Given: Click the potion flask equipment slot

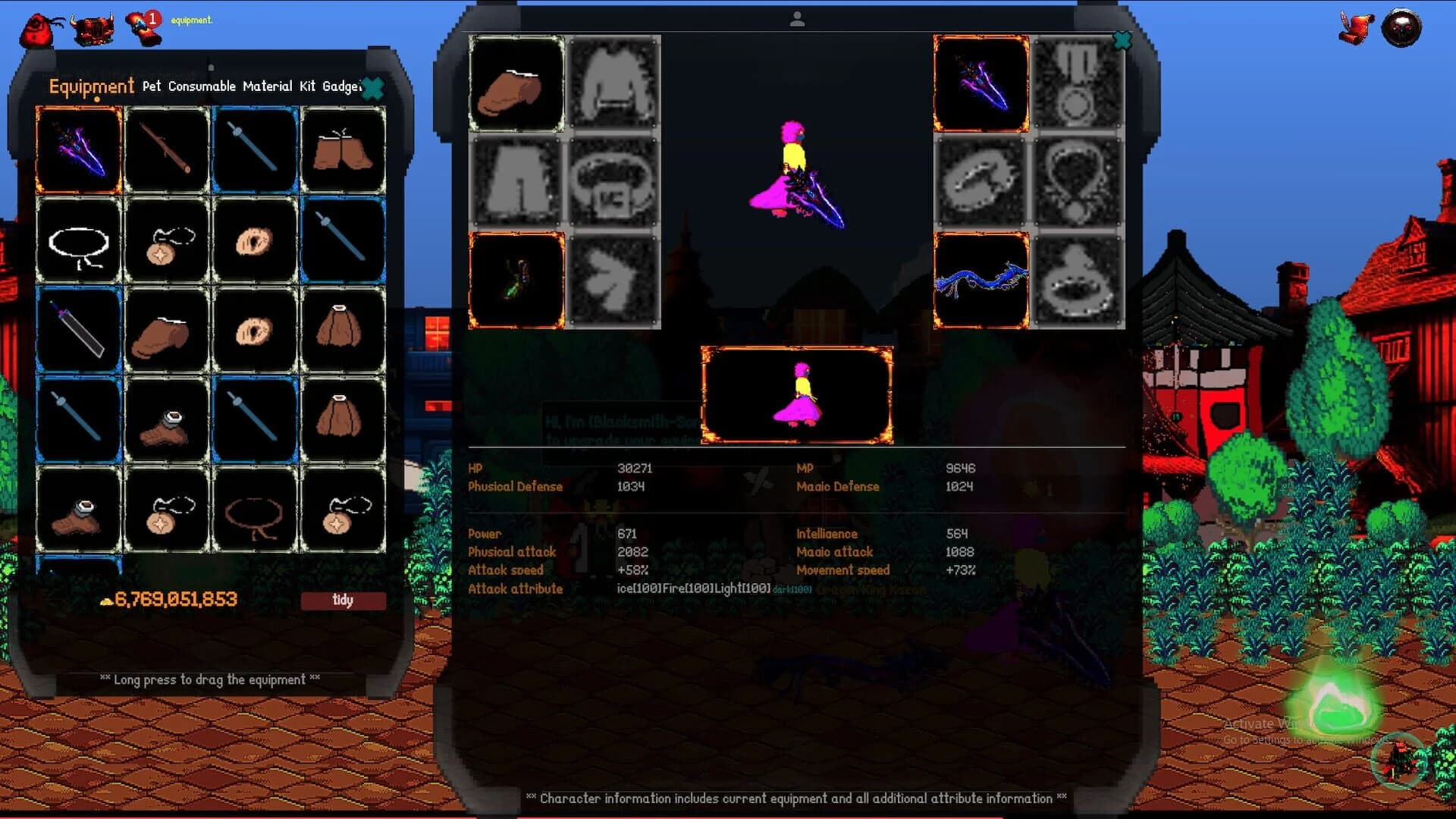Looking at the screenshot, I should pyautogui.click(x=1077, y=280).
